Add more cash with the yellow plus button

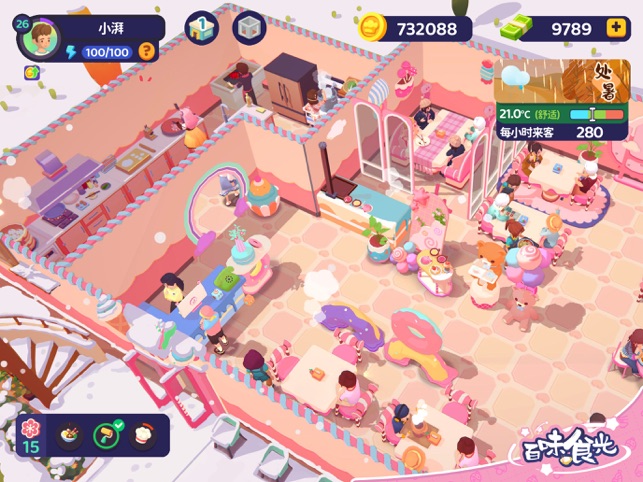[x=615, y=28]
